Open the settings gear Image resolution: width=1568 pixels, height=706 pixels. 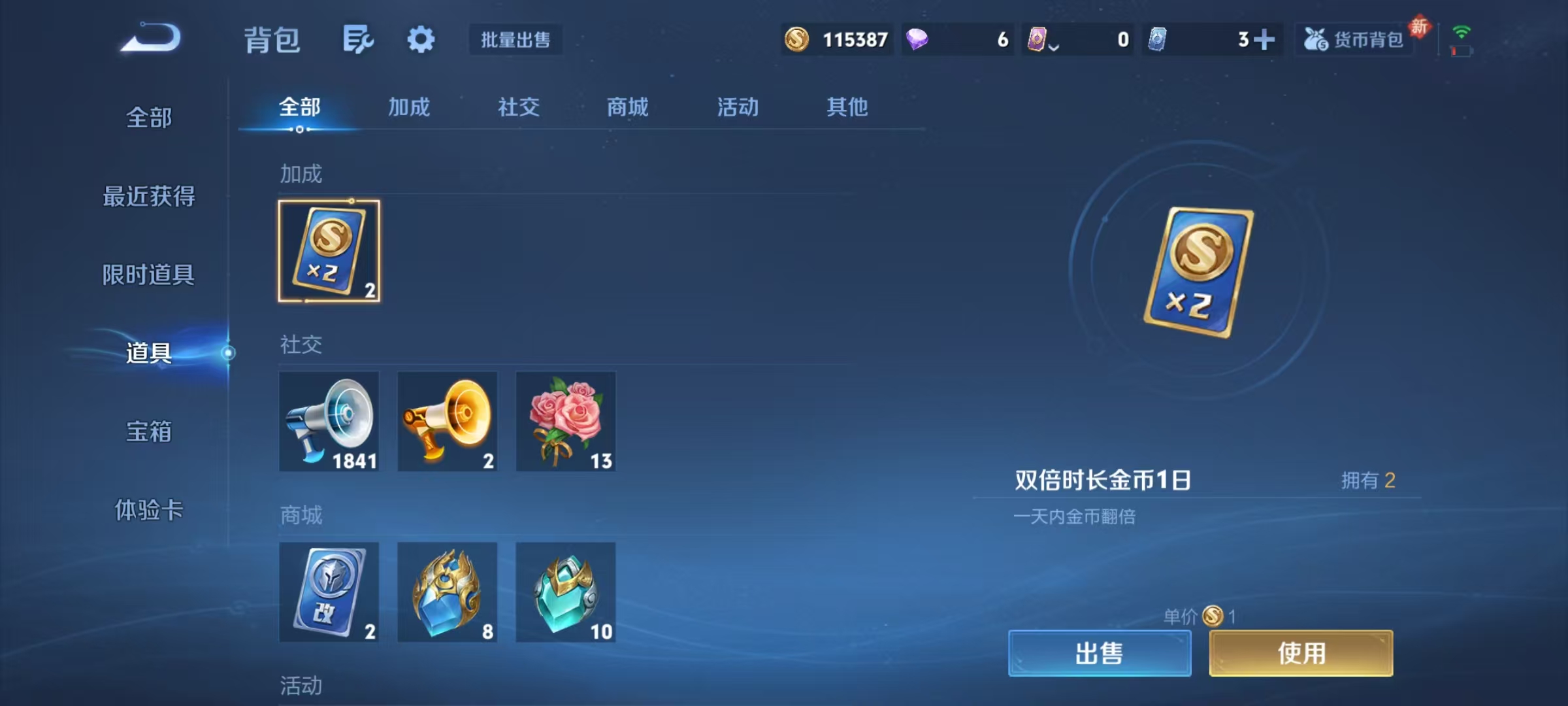point(420,39)
